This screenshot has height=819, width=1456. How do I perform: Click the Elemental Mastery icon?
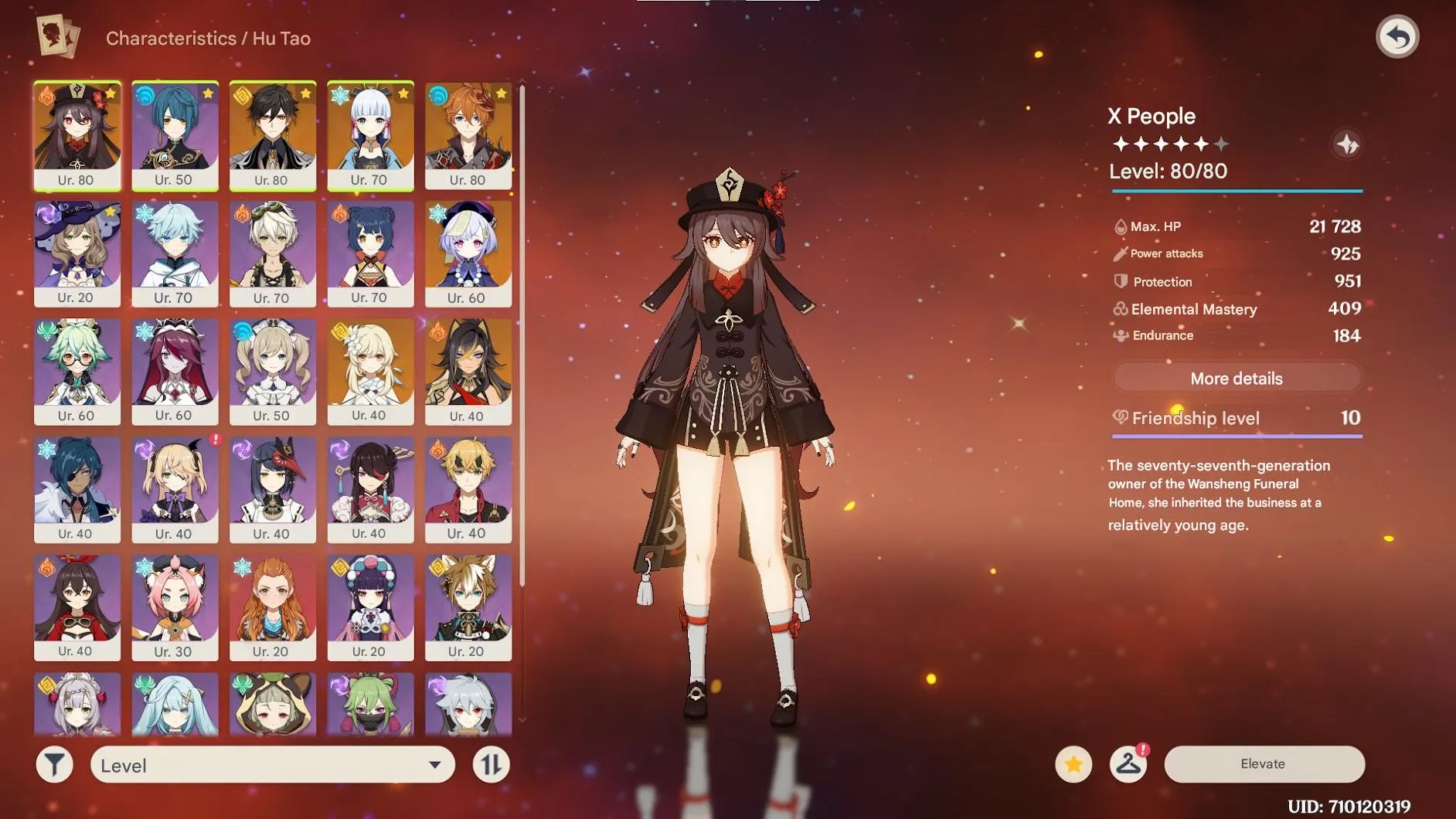pos(1120,309)
